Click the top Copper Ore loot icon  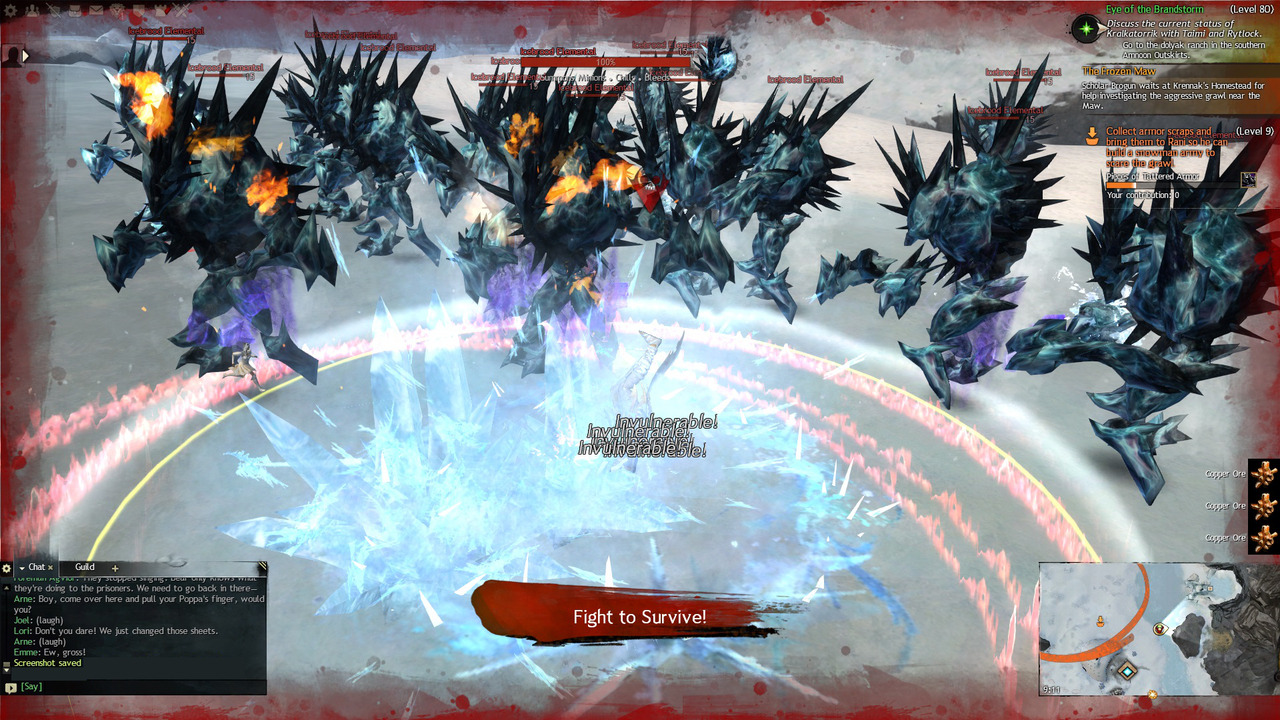tap(1264, 474)
